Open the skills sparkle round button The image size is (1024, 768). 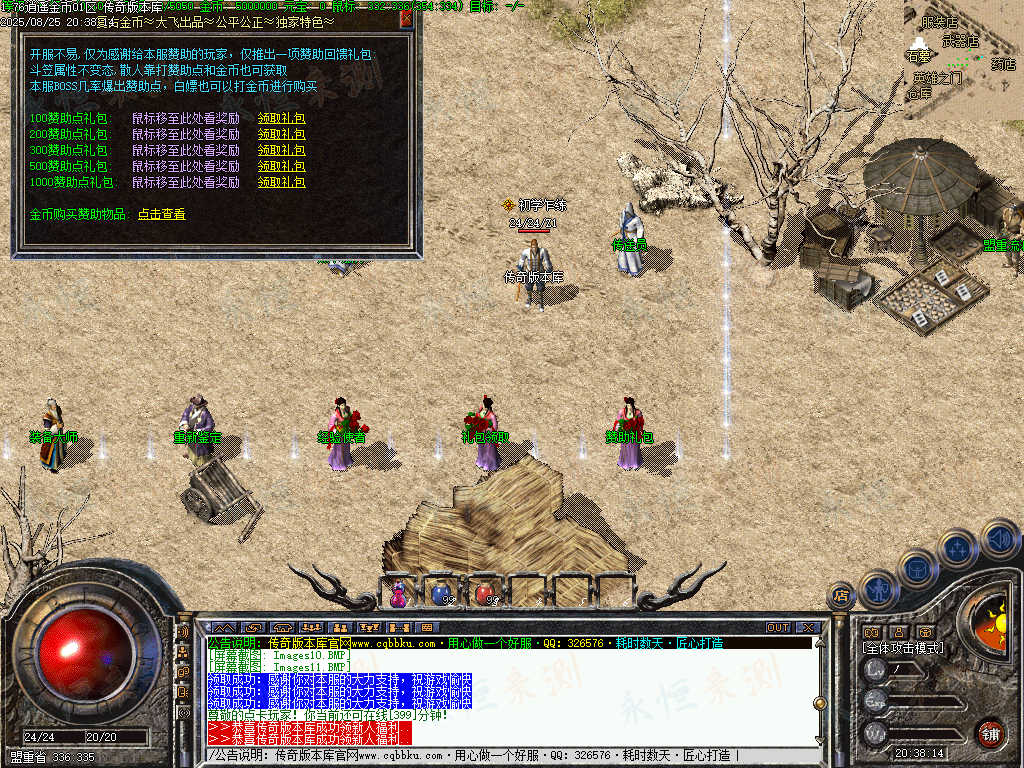click(958, 548)
